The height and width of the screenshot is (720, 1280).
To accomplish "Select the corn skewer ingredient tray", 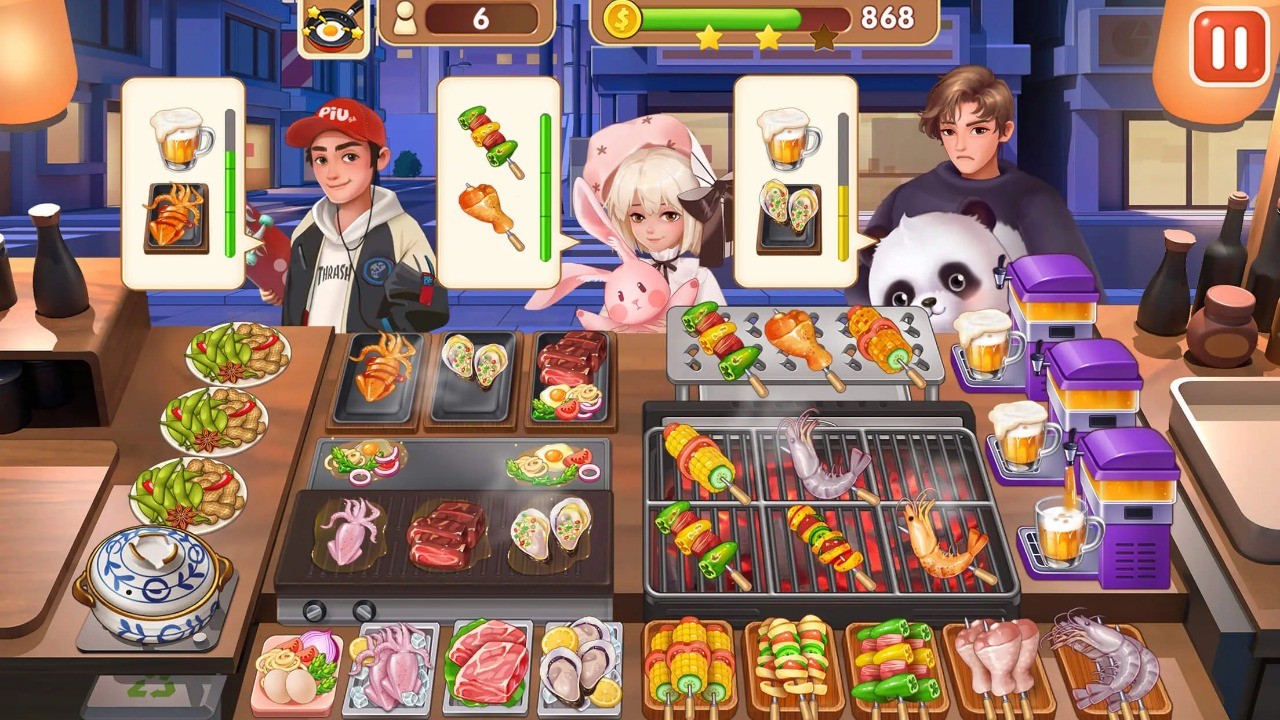I will coord(693,665).
